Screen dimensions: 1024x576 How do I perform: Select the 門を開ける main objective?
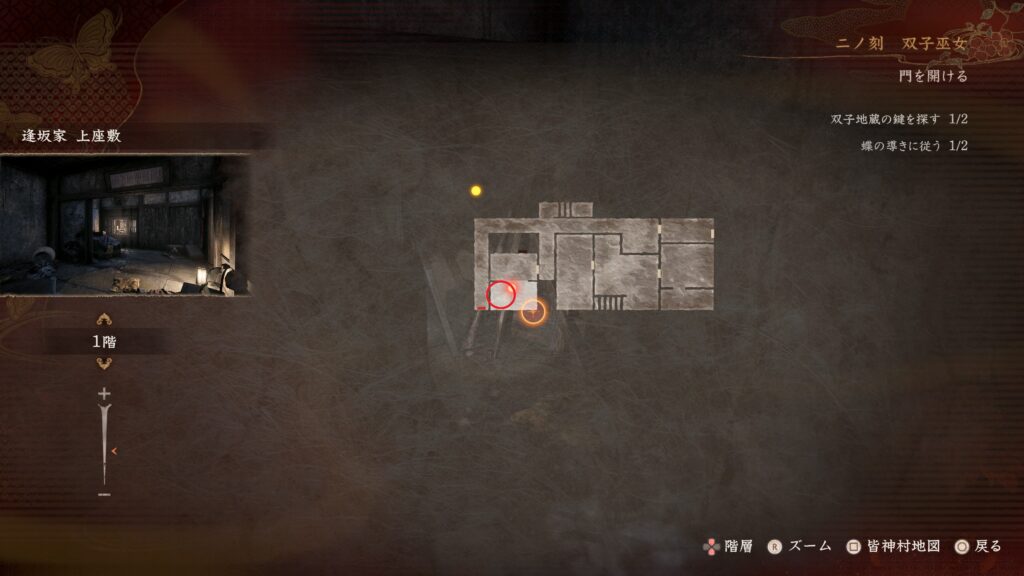[932, 76]
